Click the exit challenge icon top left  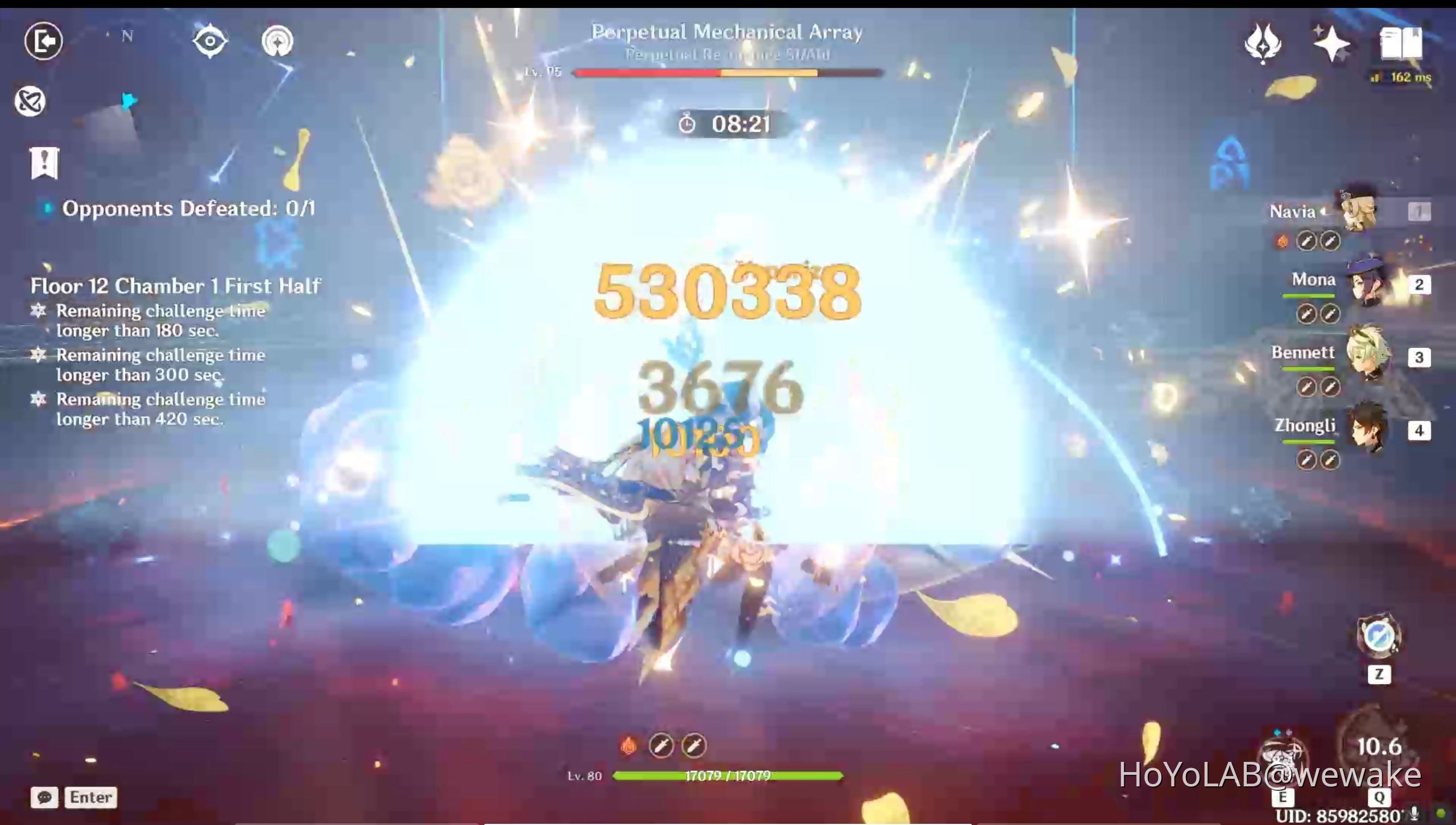(43, 40)
